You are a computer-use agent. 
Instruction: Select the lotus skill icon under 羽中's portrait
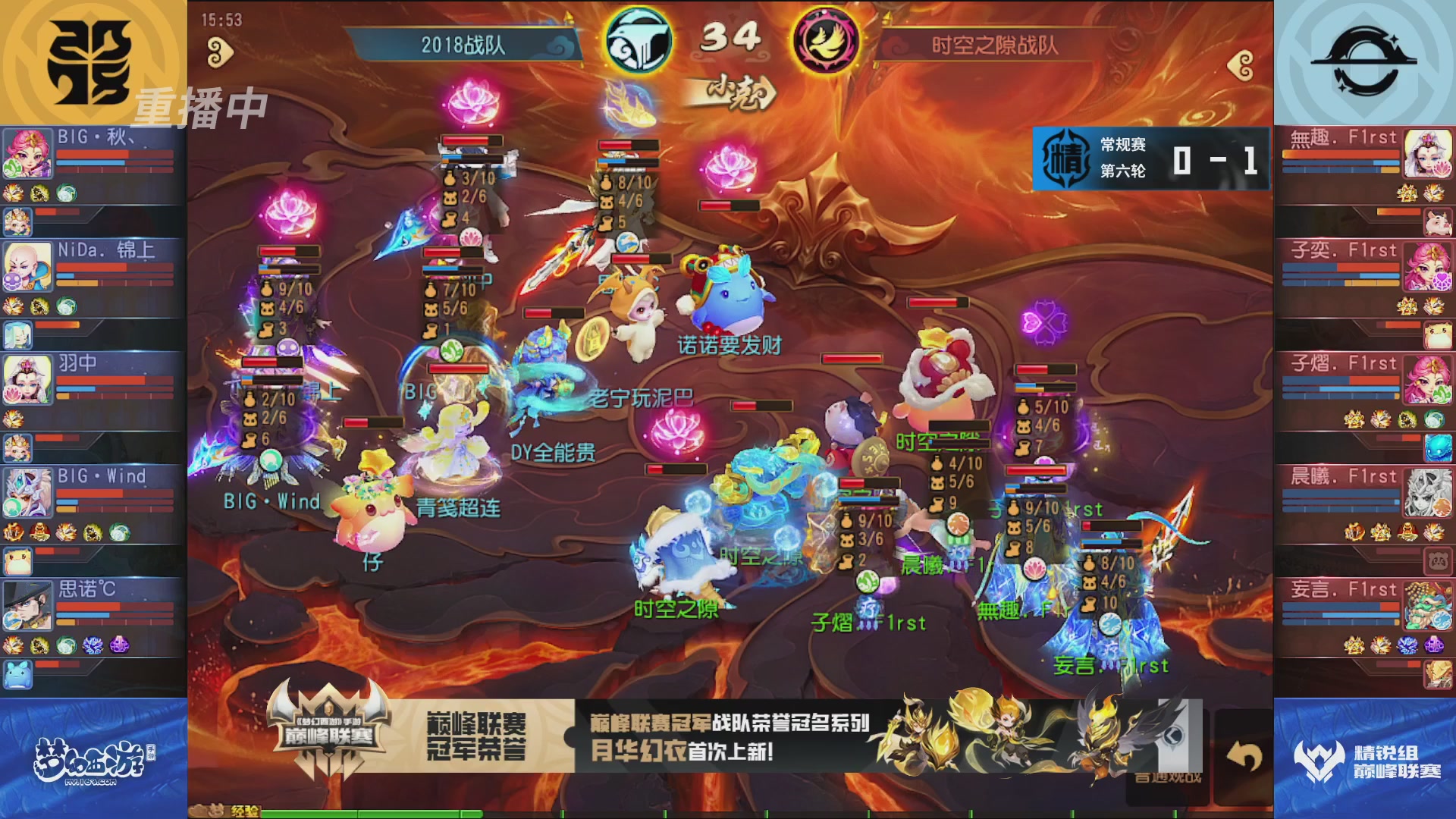13,393
